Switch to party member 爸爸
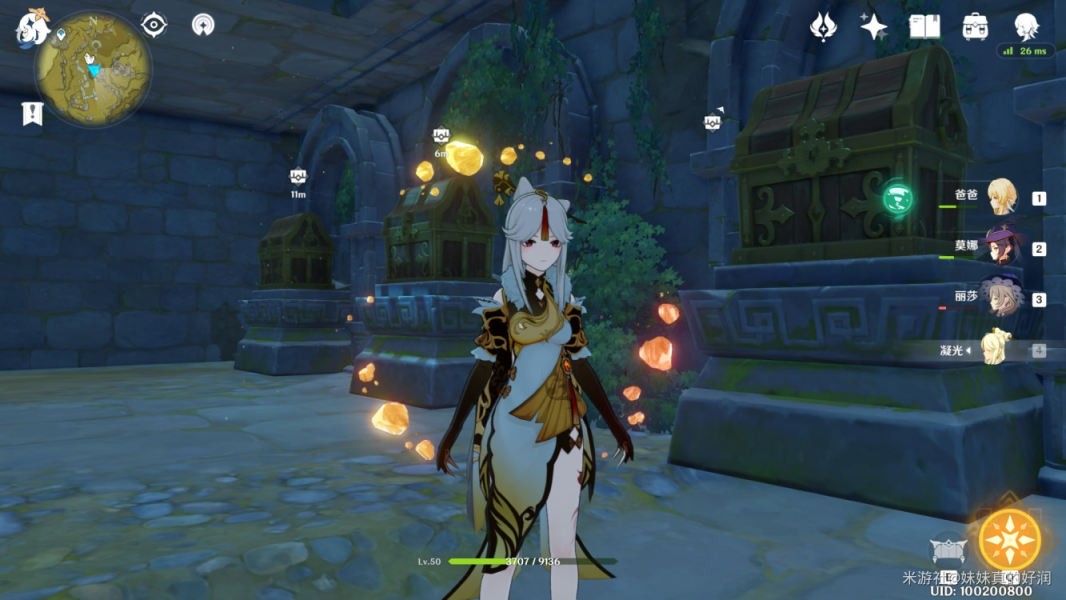 1001,197
